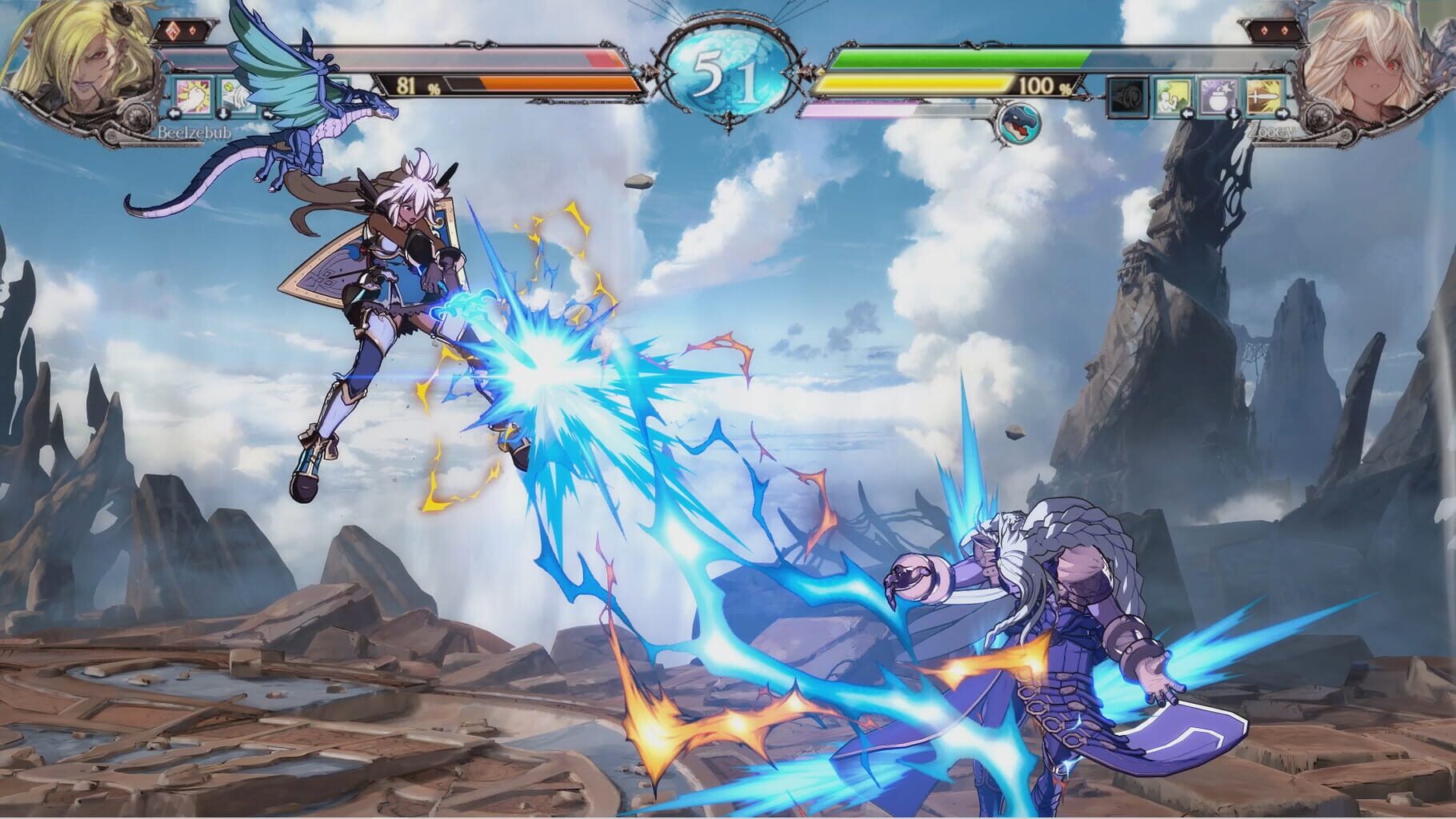Toggle Beelzebub's lit round-win diamond marker
This screenshot has height=819, width=1456.
point(173,30)
